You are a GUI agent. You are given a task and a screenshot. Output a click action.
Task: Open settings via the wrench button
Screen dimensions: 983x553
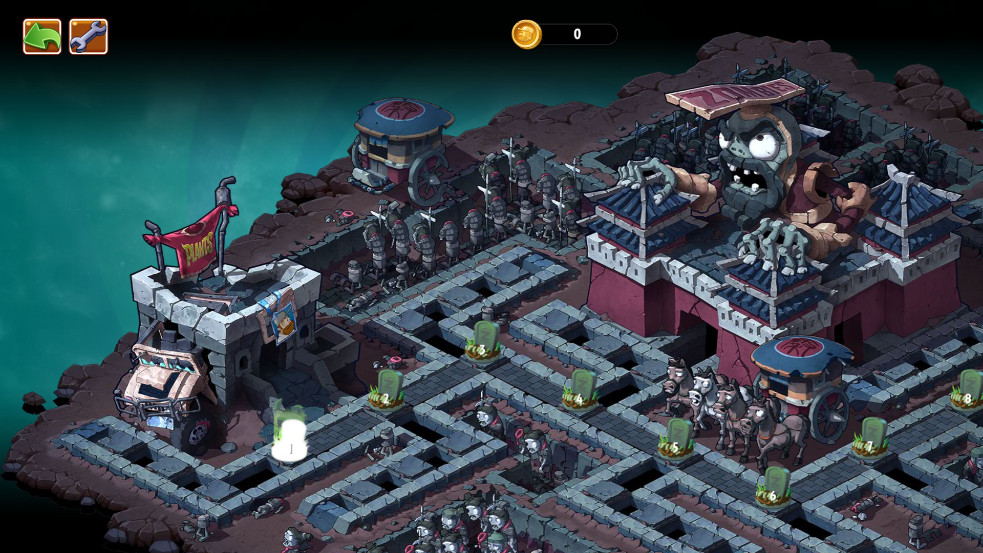click(88, 37)
